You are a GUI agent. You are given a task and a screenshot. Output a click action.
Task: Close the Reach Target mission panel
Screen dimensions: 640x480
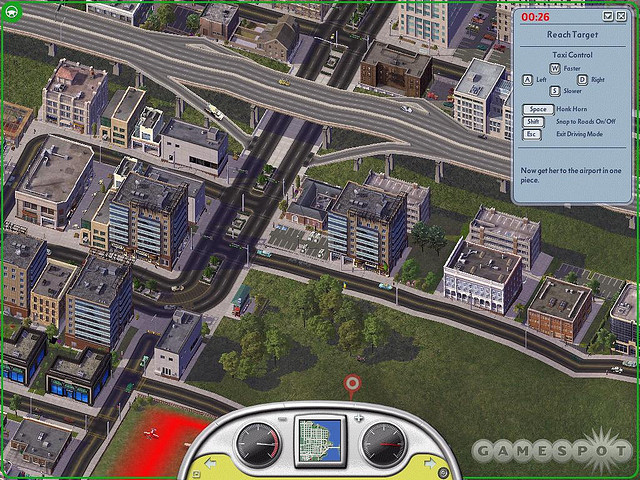click(x=621, y=17)
